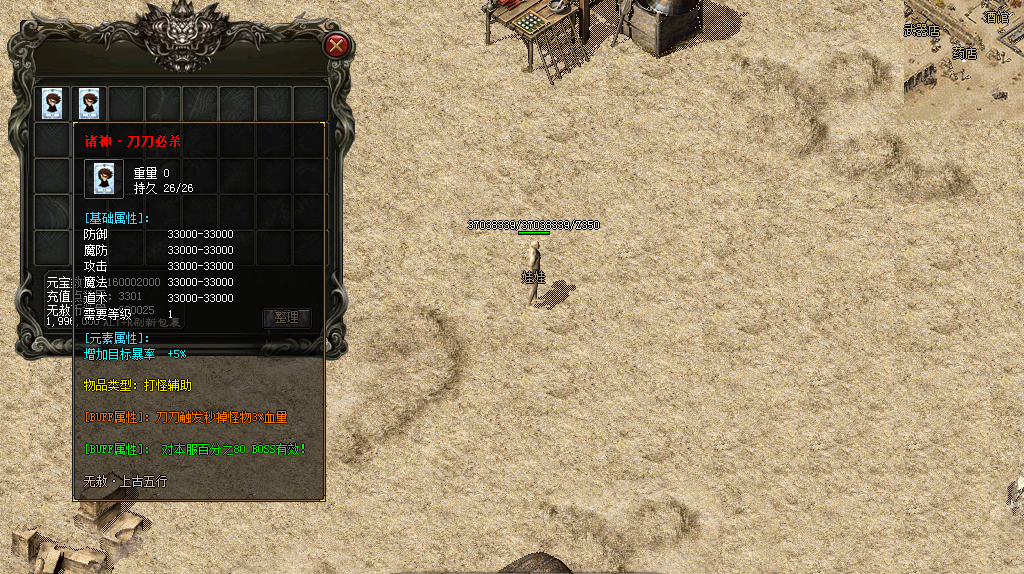The width and height of the screenshot is (1024, 574).
Task: Click the 整理 sort button
Action: click(287, 317)
